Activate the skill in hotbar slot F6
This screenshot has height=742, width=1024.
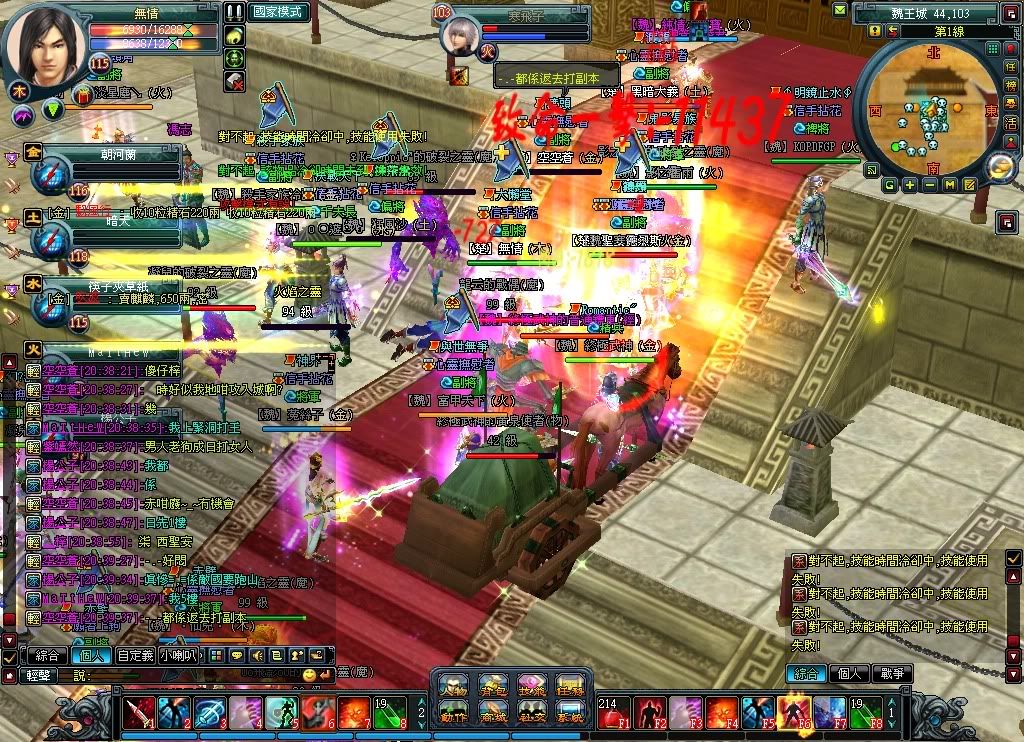(x=792, y=713)
